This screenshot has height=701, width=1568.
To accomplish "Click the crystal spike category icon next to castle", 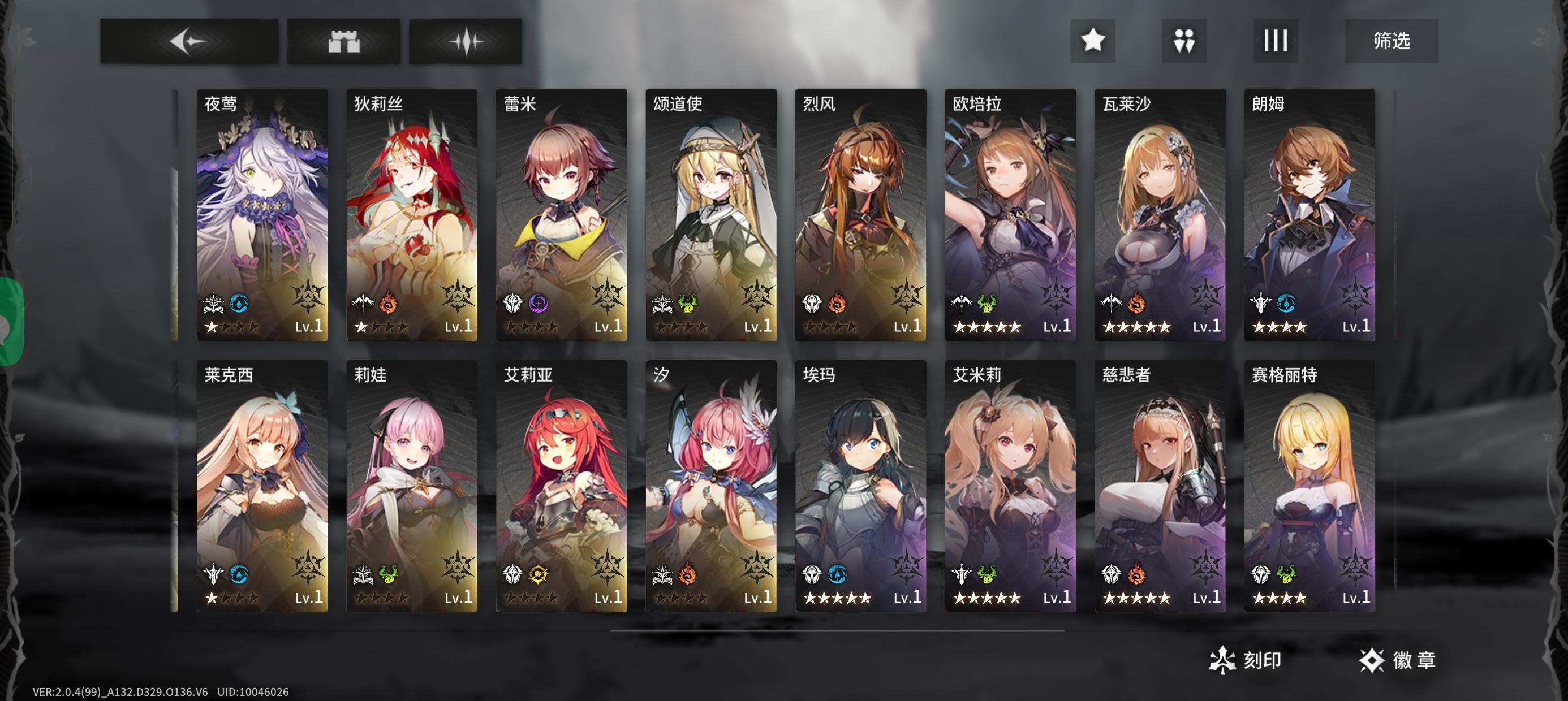I will 469,41.
